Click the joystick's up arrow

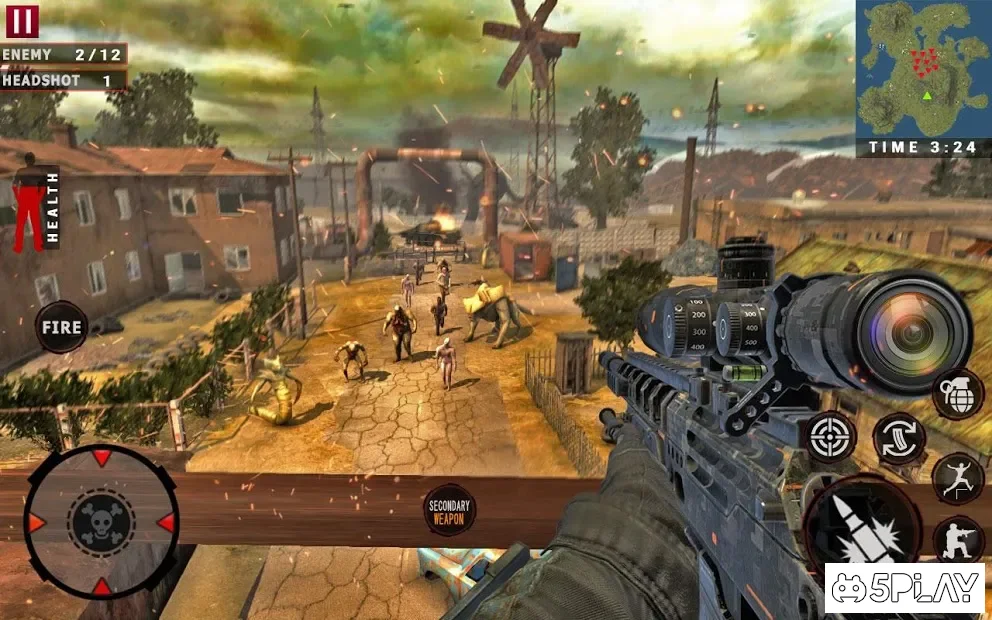pyautogui.click(x=101, y=459)
